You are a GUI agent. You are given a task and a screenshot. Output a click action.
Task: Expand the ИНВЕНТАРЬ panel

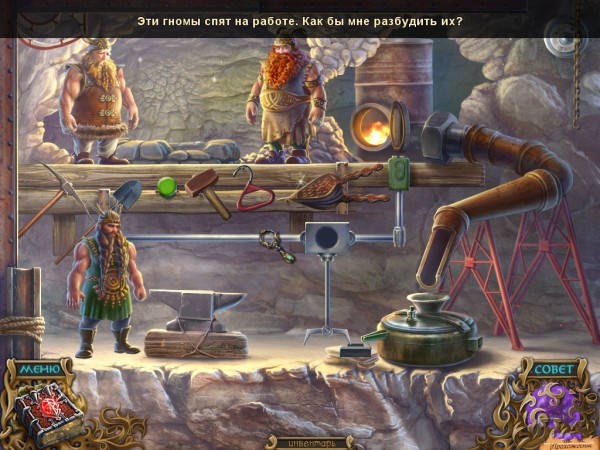(300, 441)
